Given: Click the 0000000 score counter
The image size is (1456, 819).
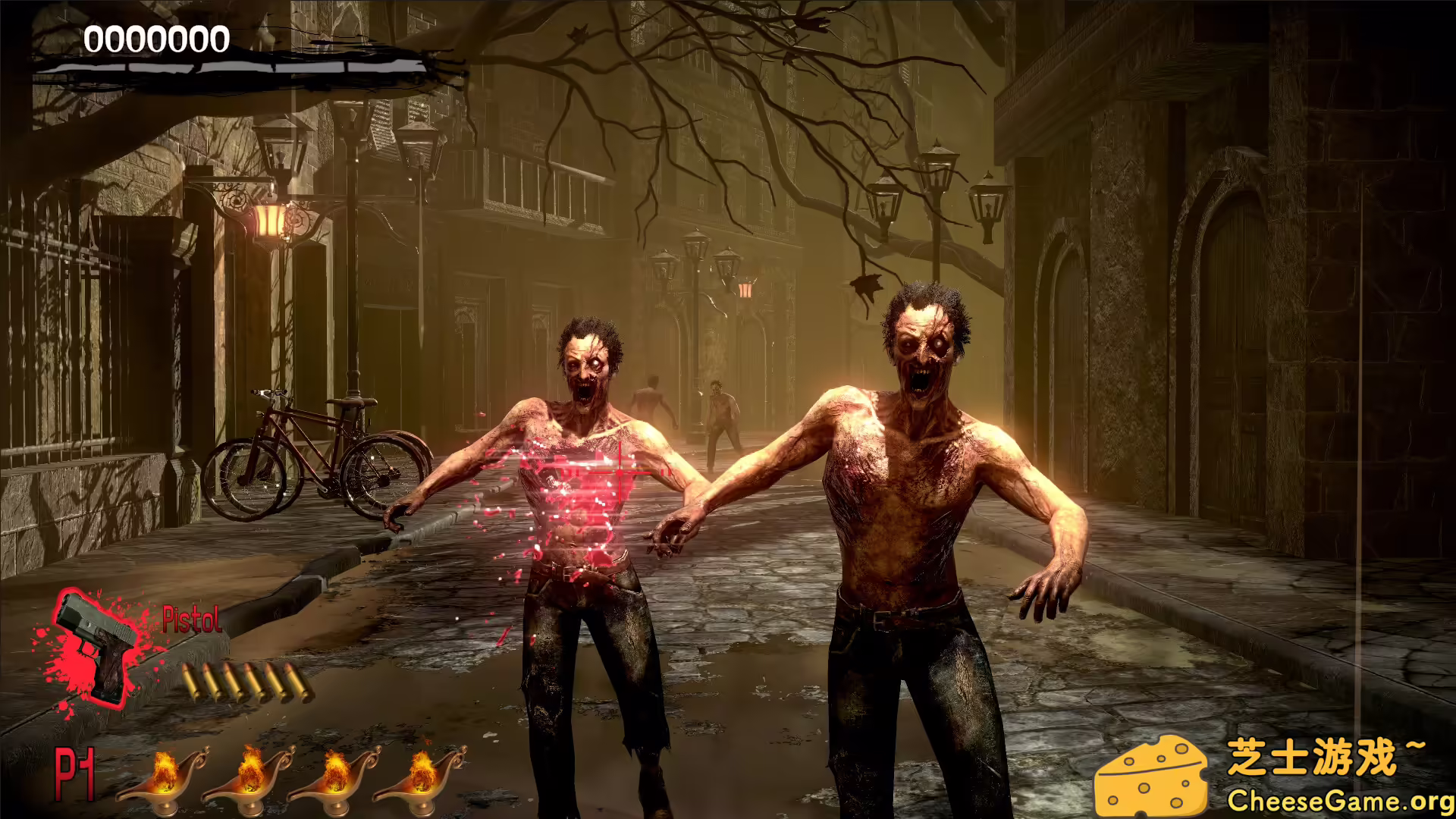Looking at the screenshot, I should click(155, 38).
